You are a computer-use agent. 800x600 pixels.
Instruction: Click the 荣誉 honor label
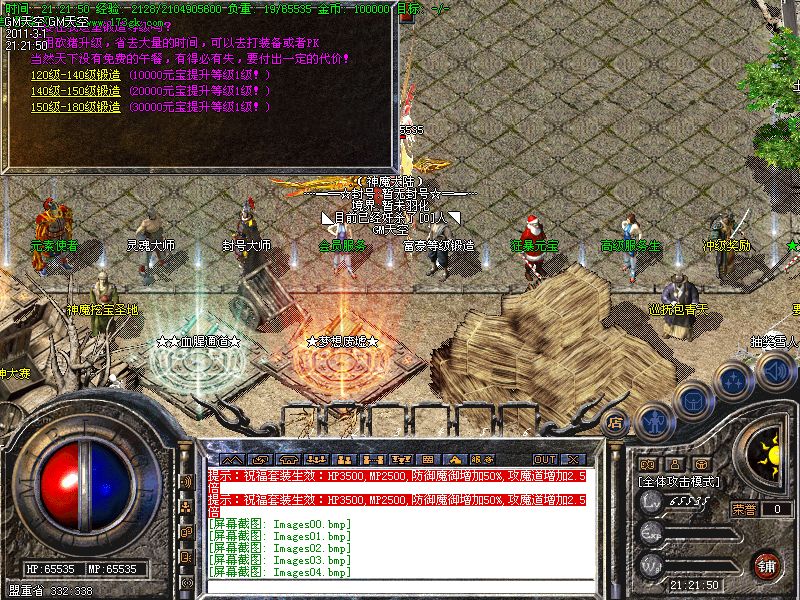point(743,509)
